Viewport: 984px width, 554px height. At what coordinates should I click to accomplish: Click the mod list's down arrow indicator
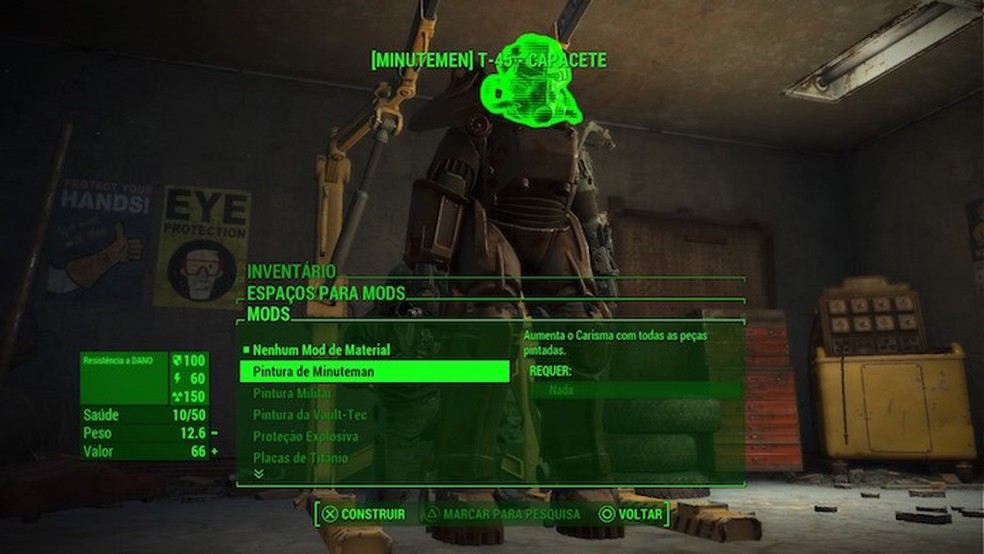coord(259,474)
